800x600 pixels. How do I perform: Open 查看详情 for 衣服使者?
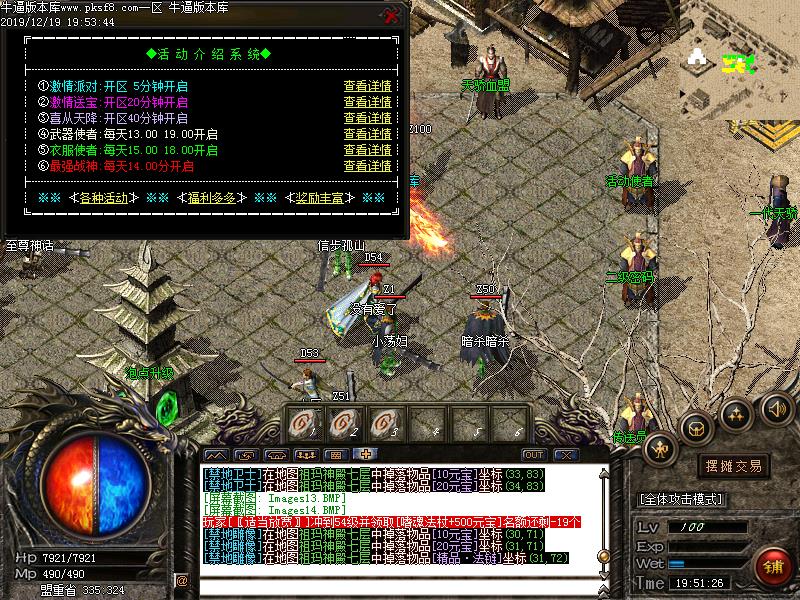367,150
